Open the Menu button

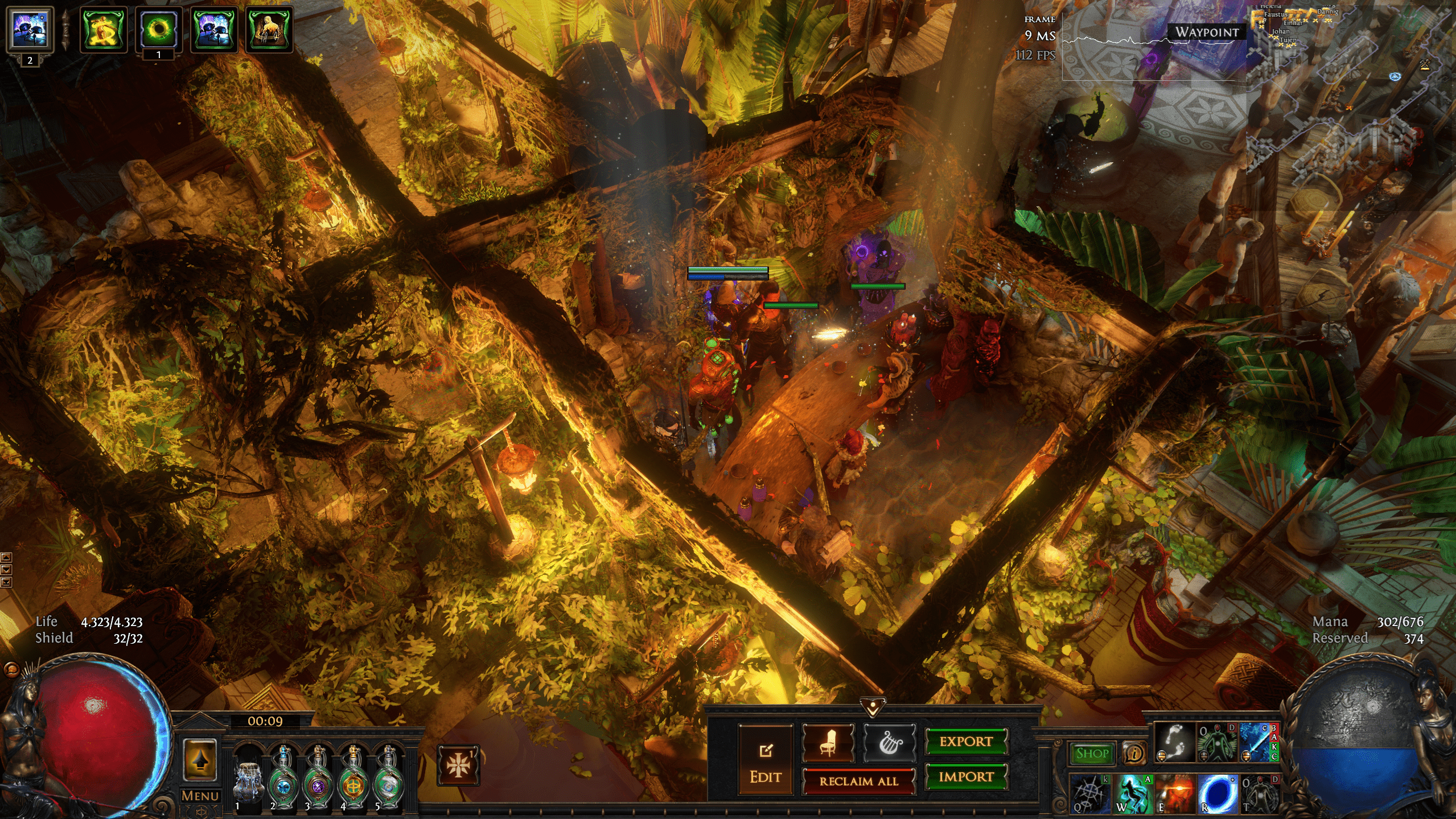coord(200,796)
